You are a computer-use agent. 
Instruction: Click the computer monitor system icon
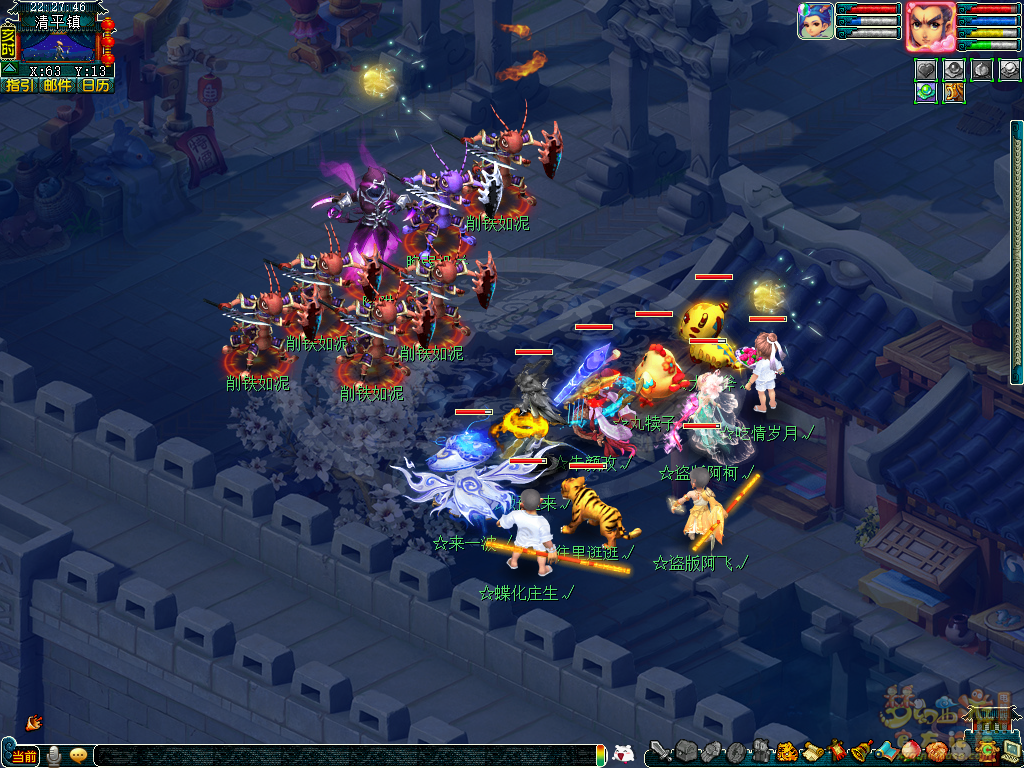(1010, 749)
